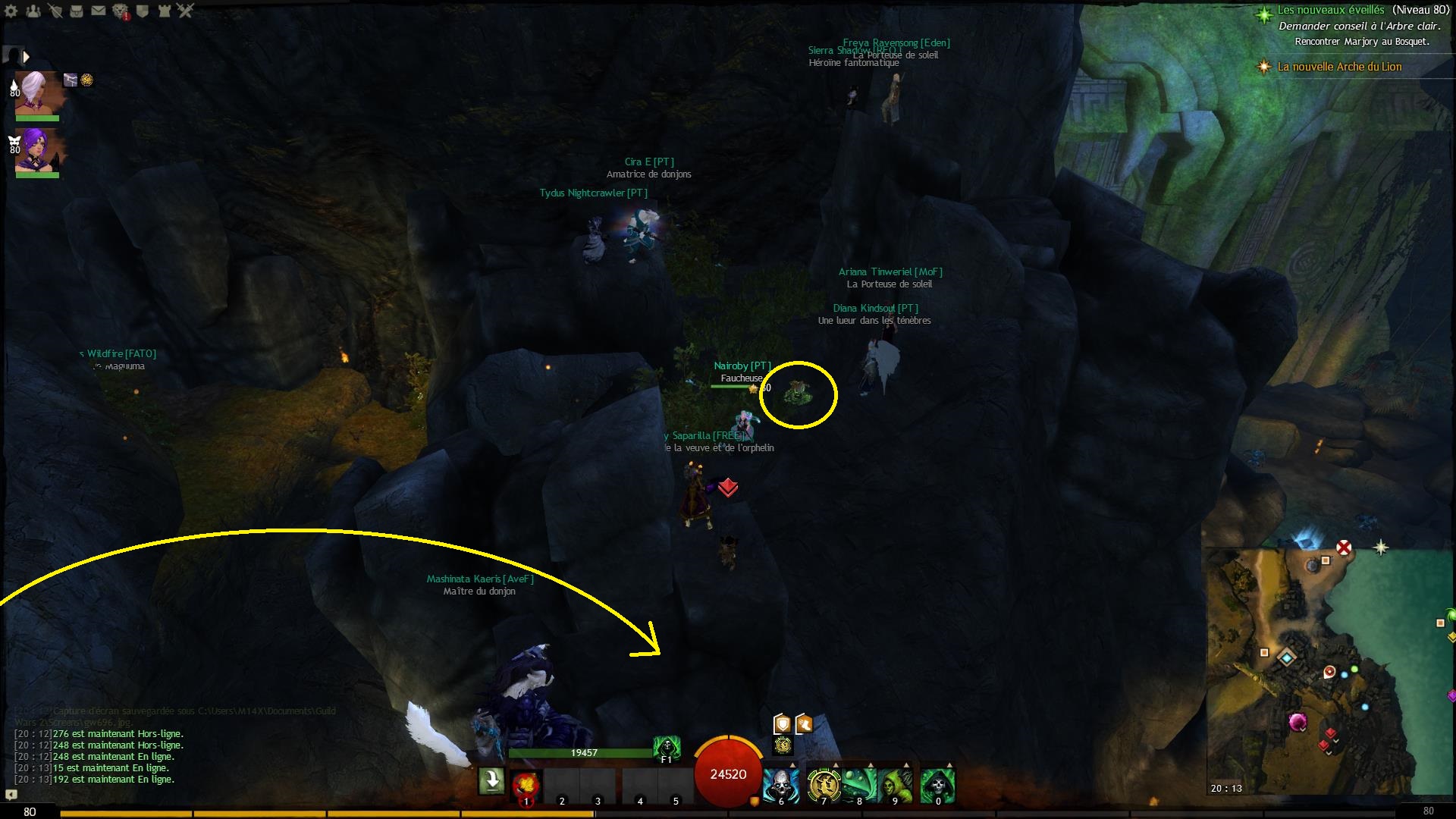Open the contacts and LFG panel
Viewport: 1456px width, 819px height.
coord(33,11)
